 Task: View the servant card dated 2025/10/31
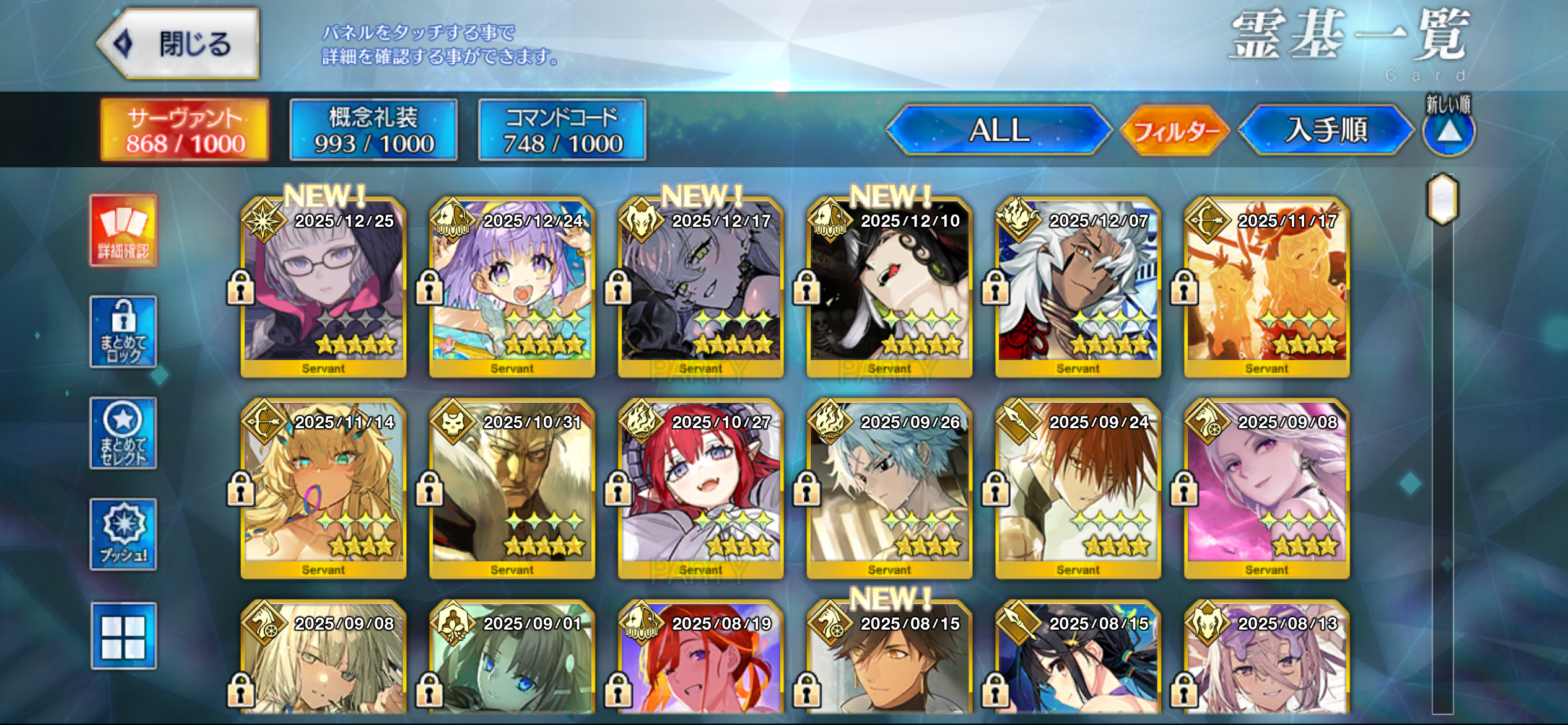[x=512, y=490]
